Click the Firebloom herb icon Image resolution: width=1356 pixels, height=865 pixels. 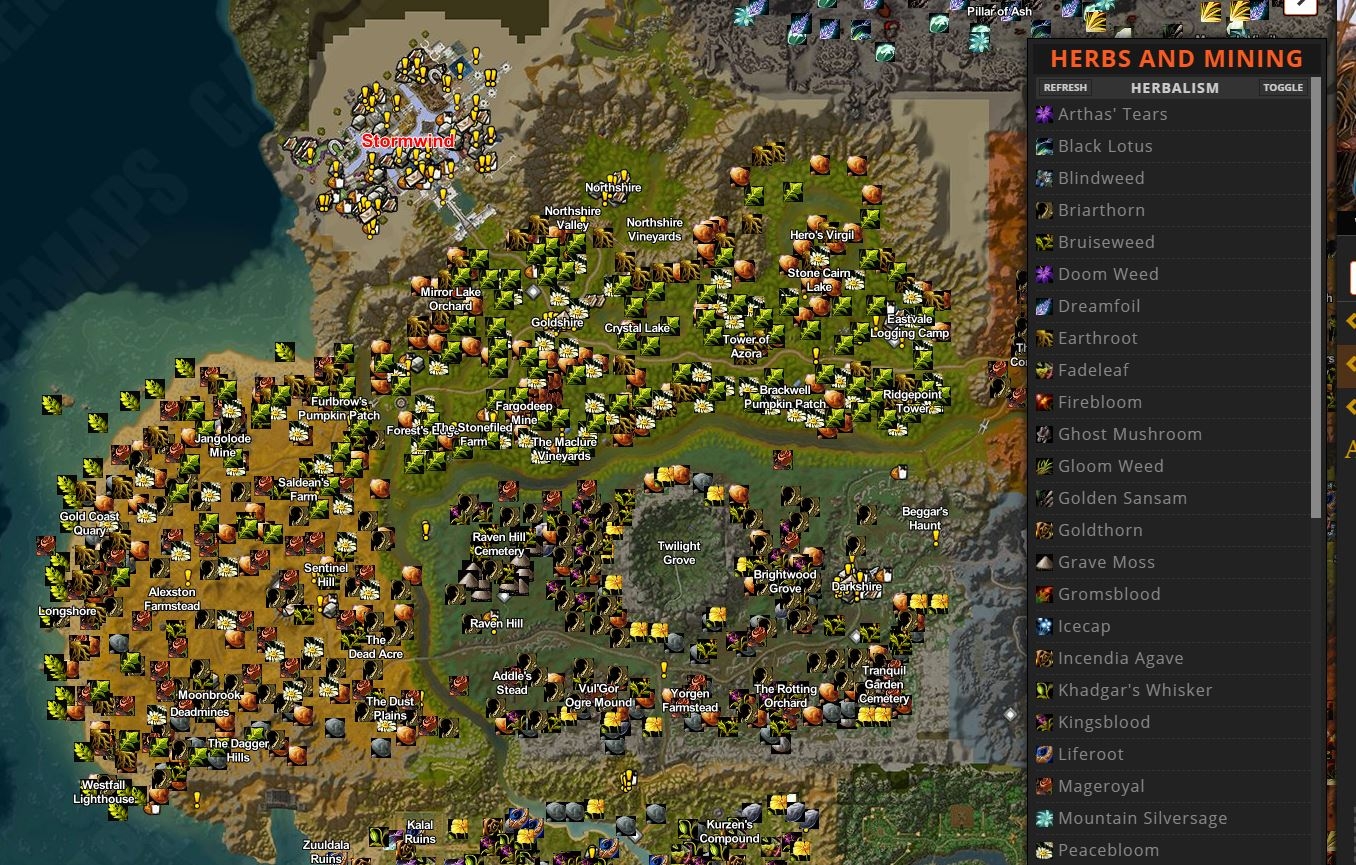click(x=1044, y=402)
